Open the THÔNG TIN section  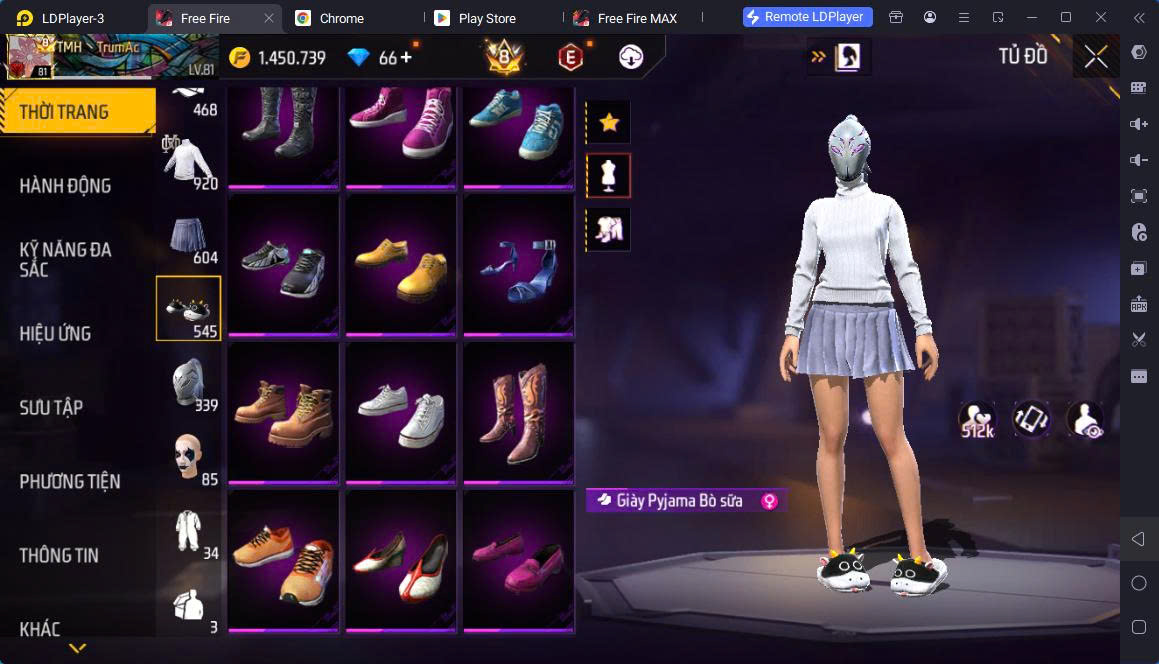coord(59,555)
